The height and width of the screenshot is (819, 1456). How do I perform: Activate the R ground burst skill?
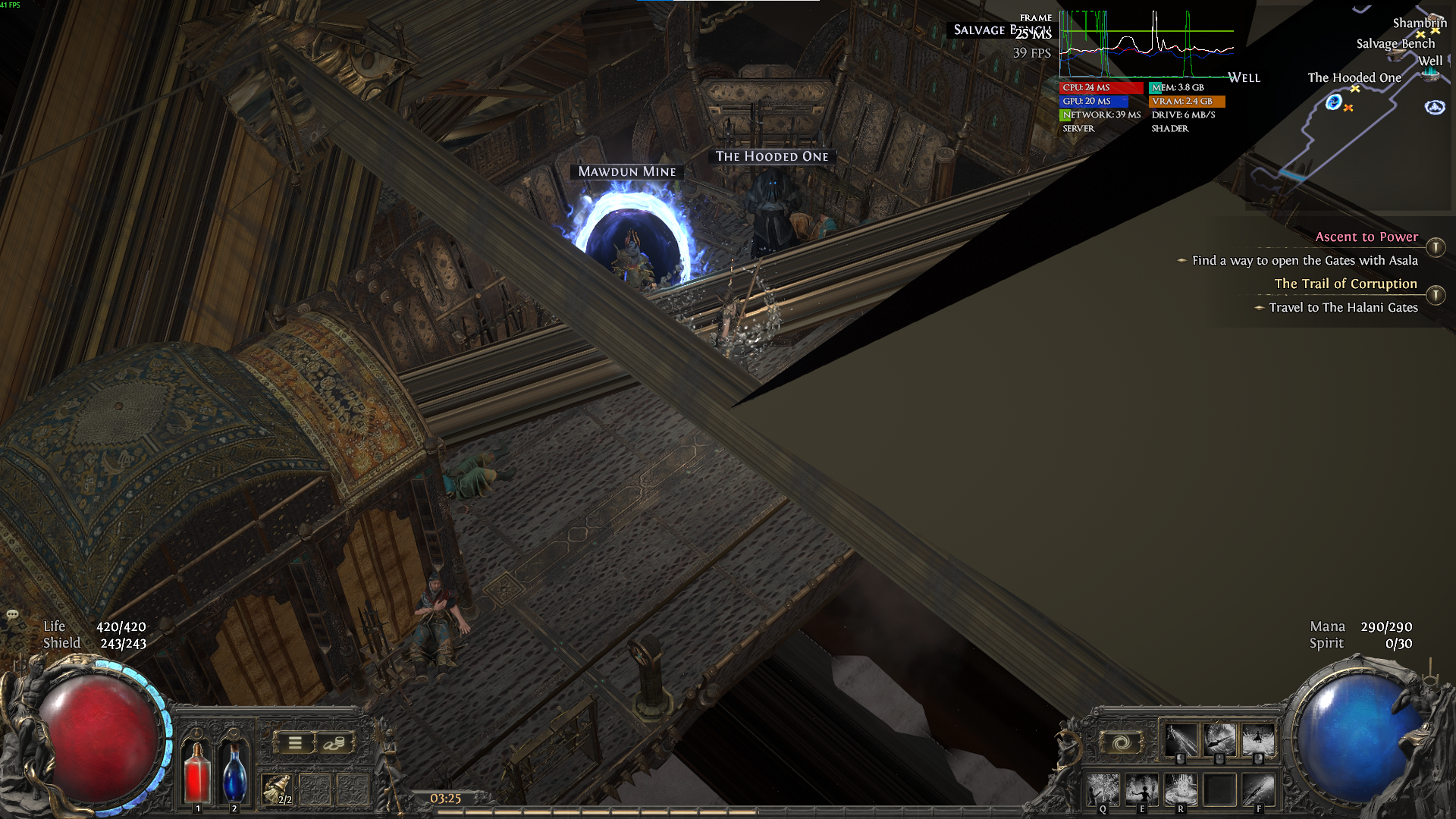(x=1180, y=790)
